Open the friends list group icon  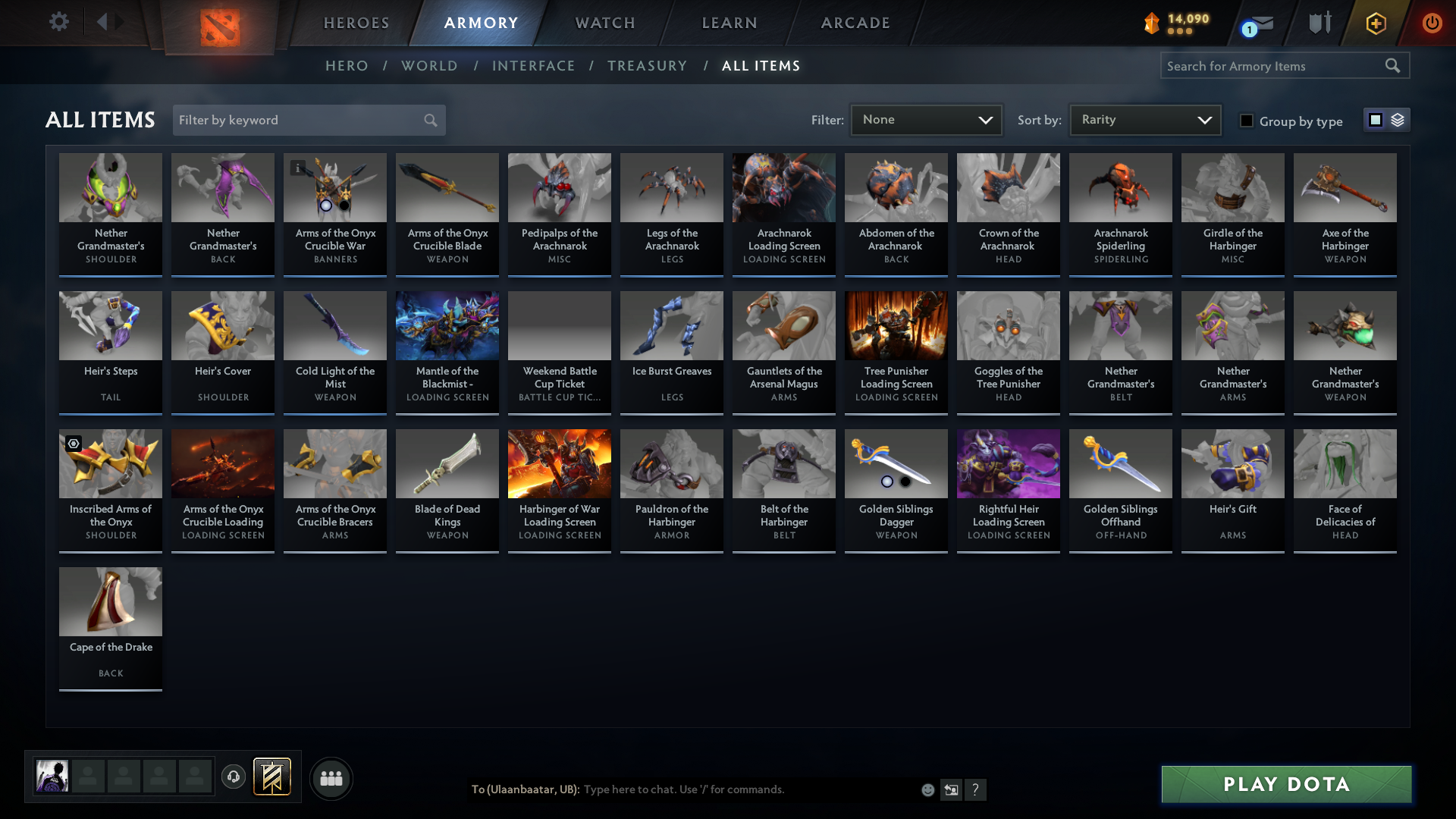coord(331,778)
